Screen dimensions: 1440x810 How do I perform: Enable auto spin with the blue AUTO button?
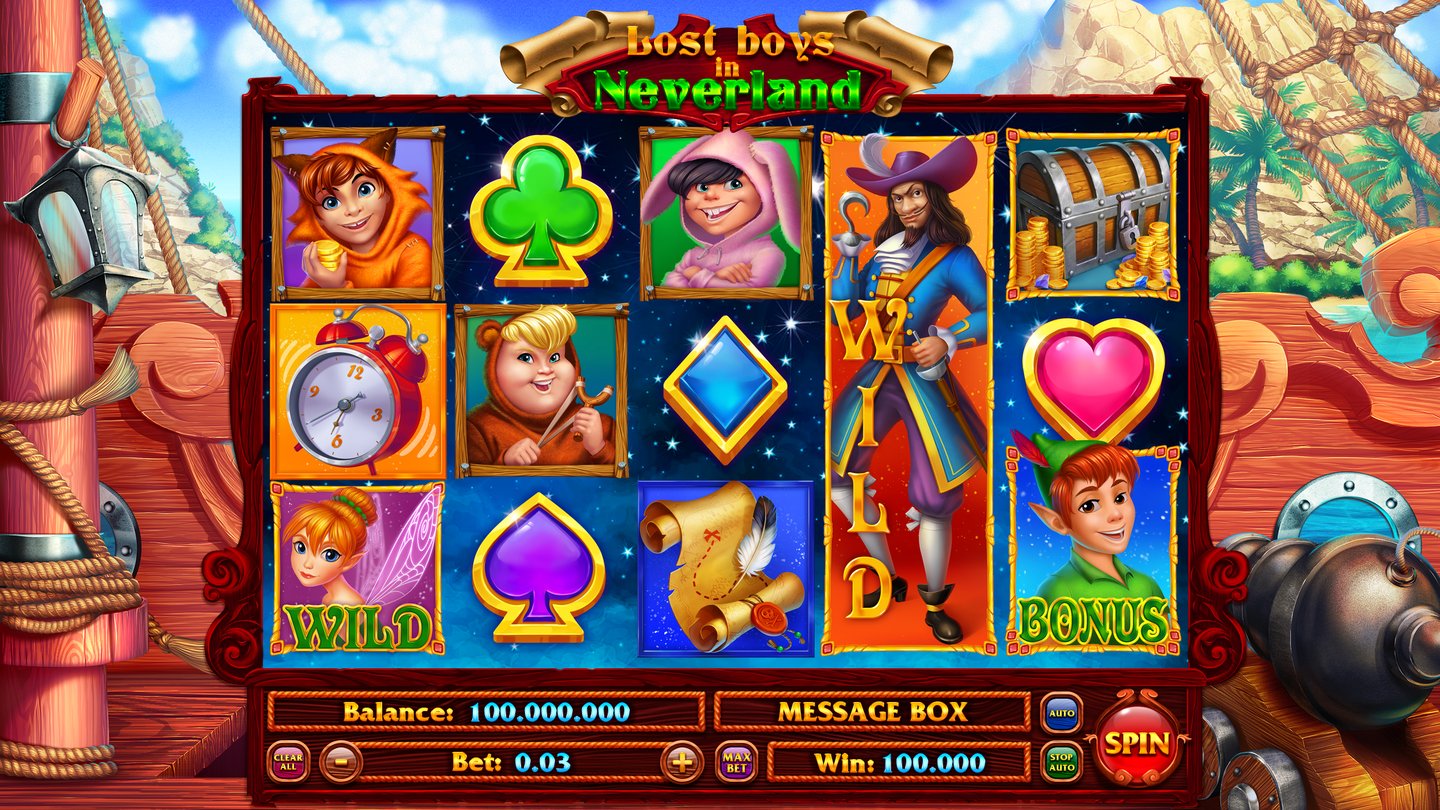coord(1061,713)
